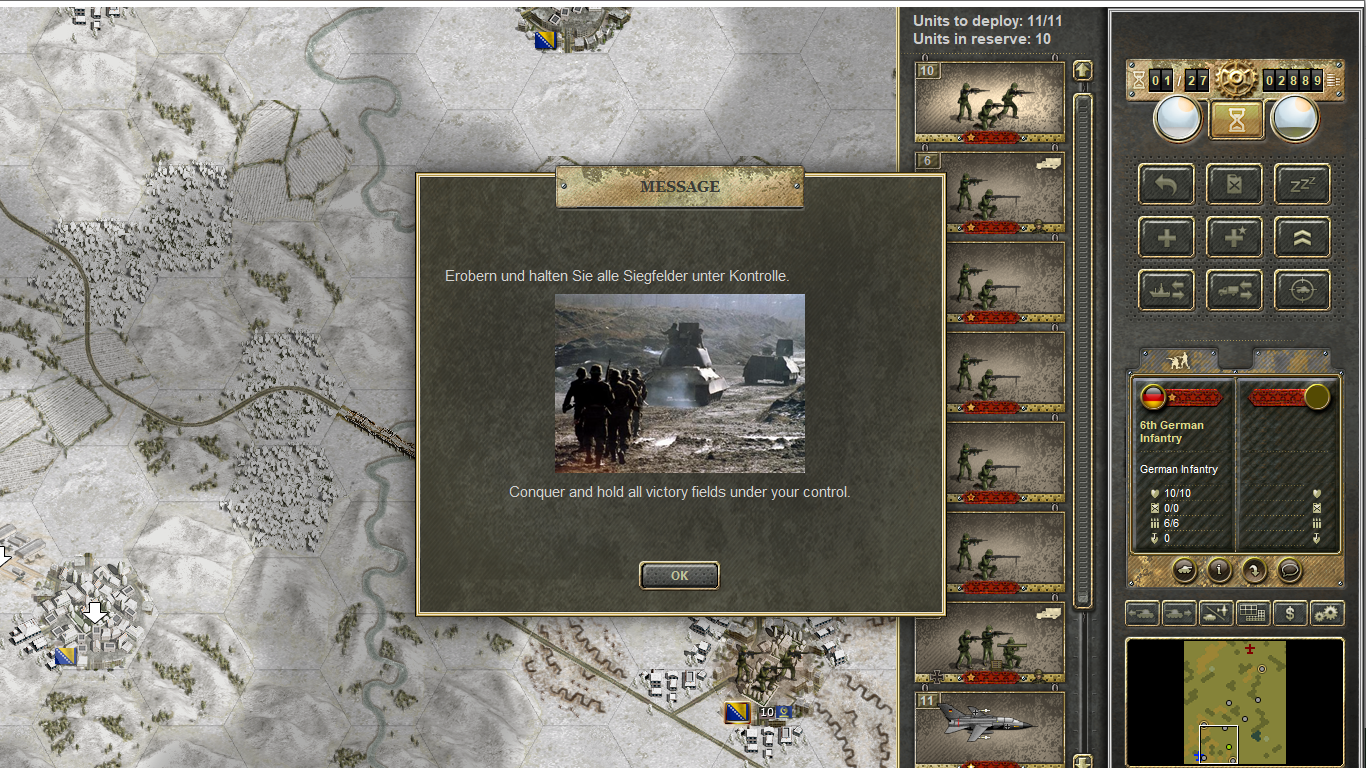Open the options with the gears button
Viewport: 1366px width, 768px height.
(1327, 613)
